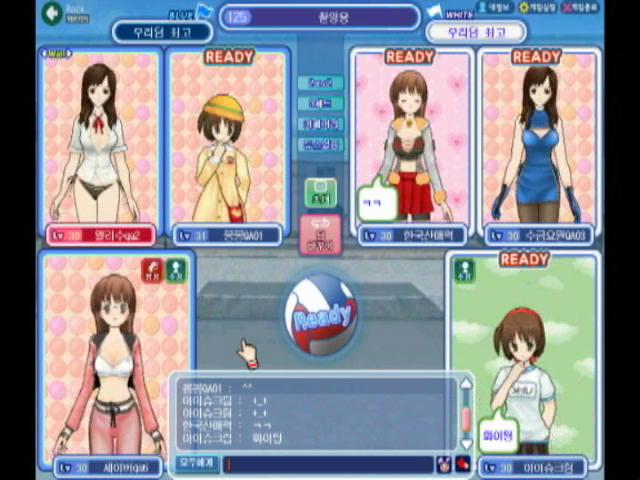Select the 아이슈크림 player card
Screen dimensions: 640x480
pyautogui.click(x=523, y=360)
